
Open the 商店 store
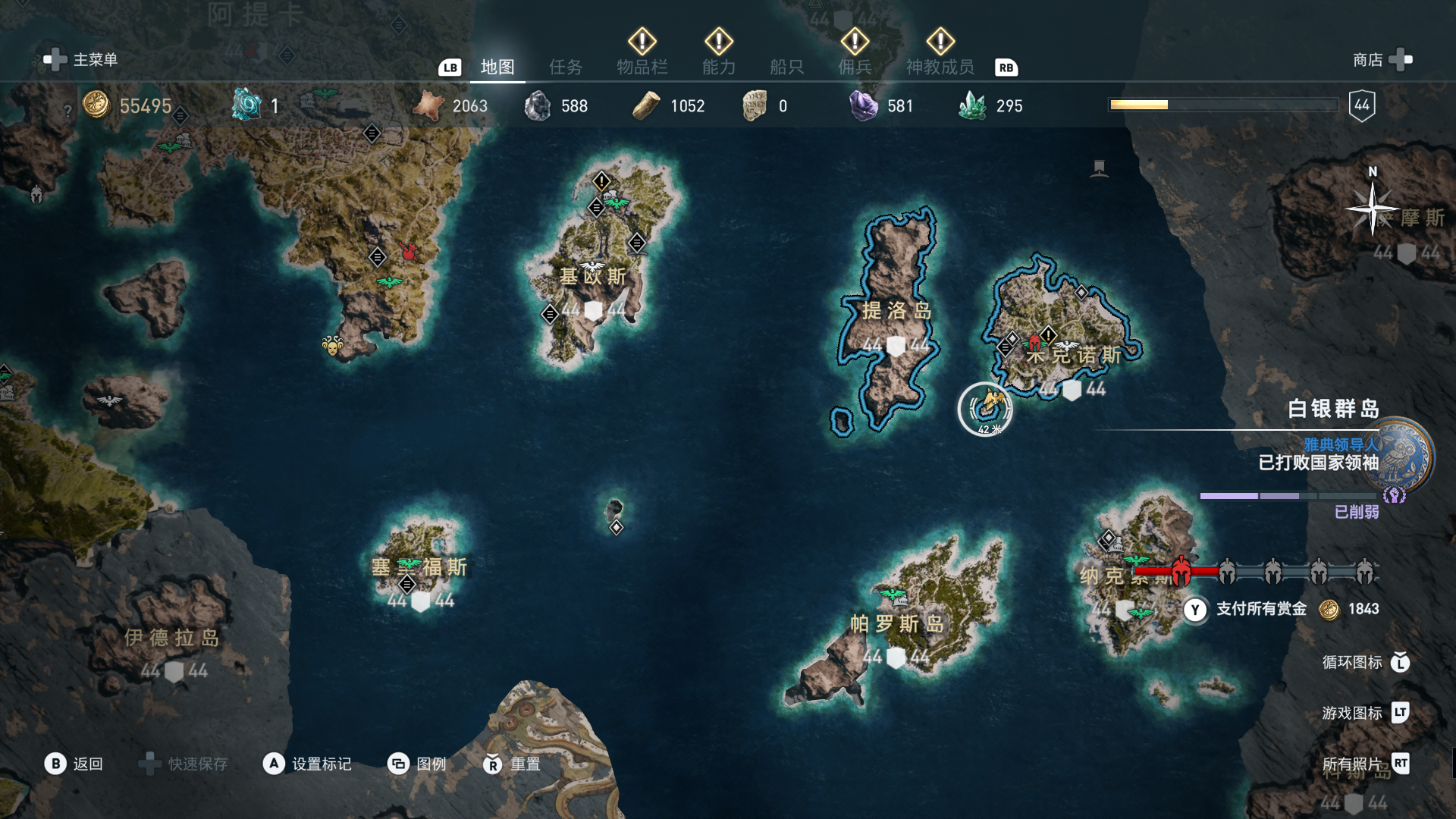1382,59
